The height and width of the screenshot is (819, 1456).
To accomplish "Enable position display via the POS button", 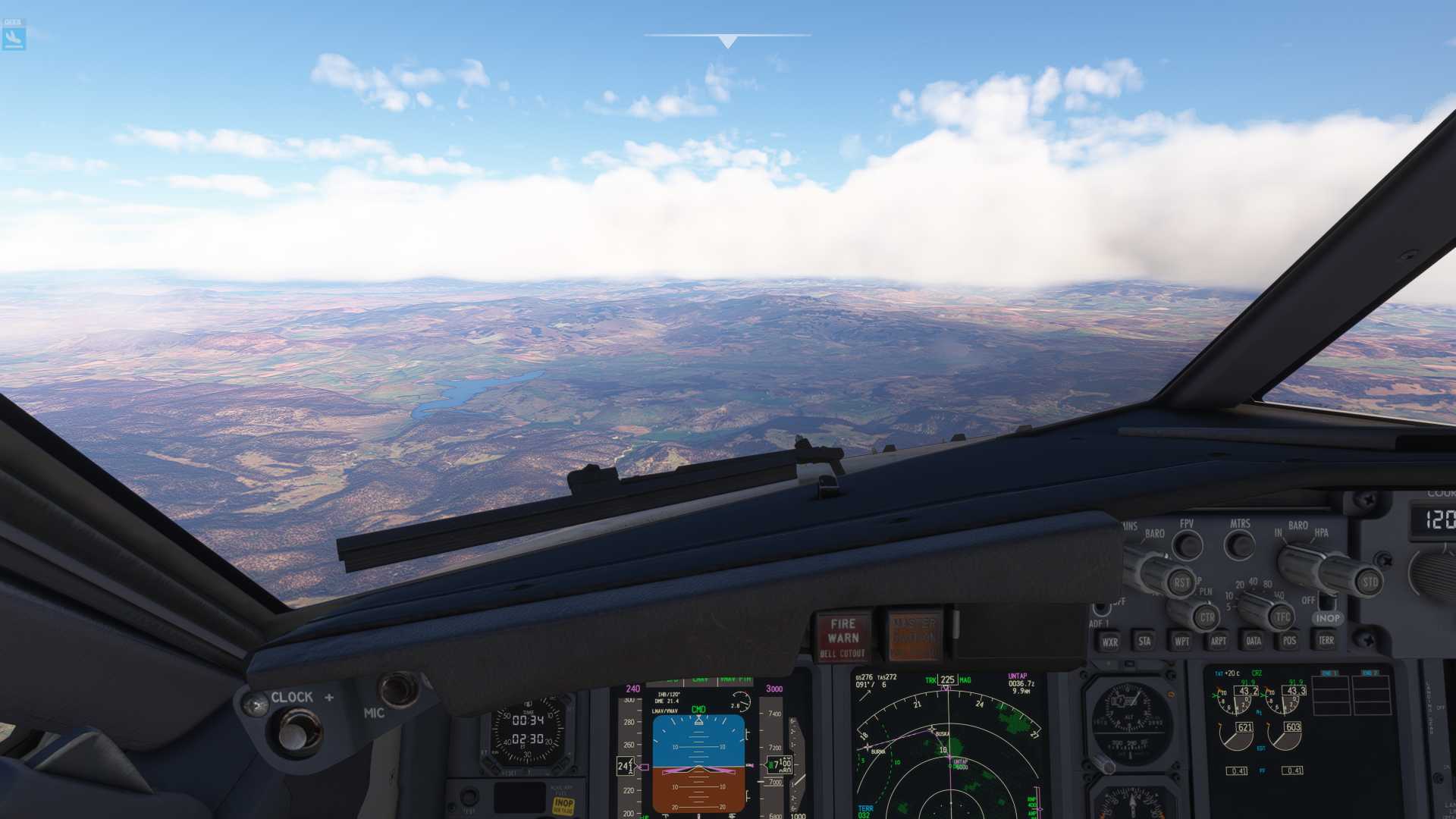I will (1290, 641).
